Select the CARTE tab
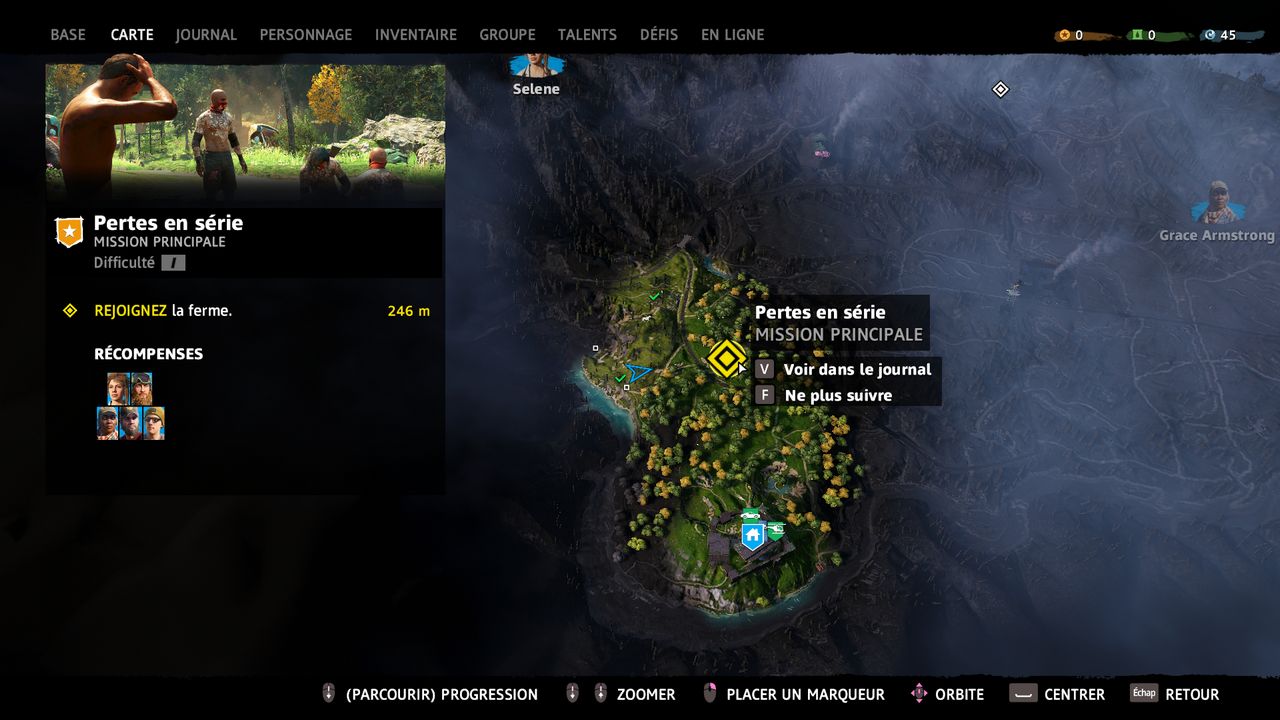1280x720 pixels. (x=132, y=34)
